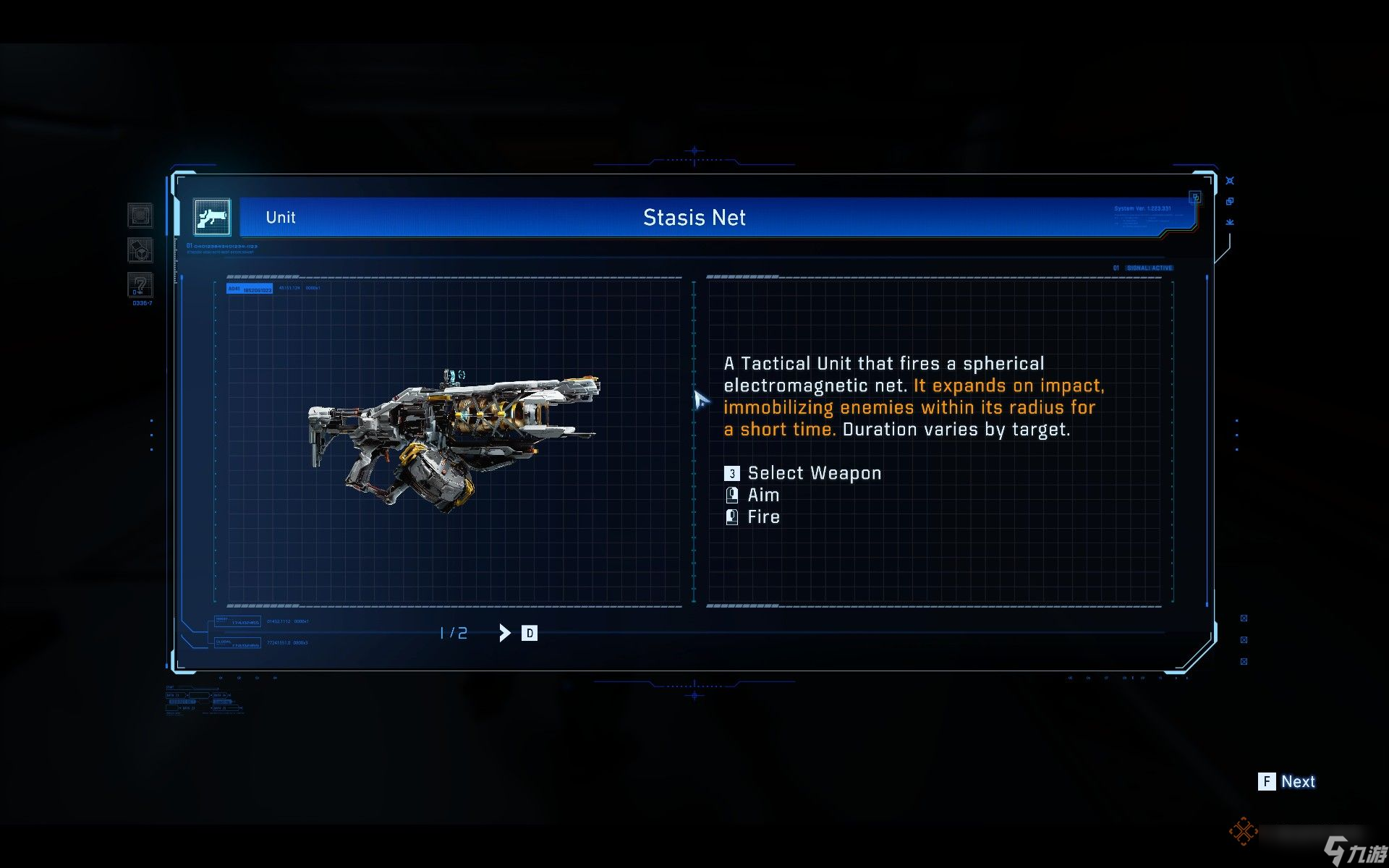1389x868 pixels.
Task: Click the Next label to continue
Action: [x=1297, y=781]
